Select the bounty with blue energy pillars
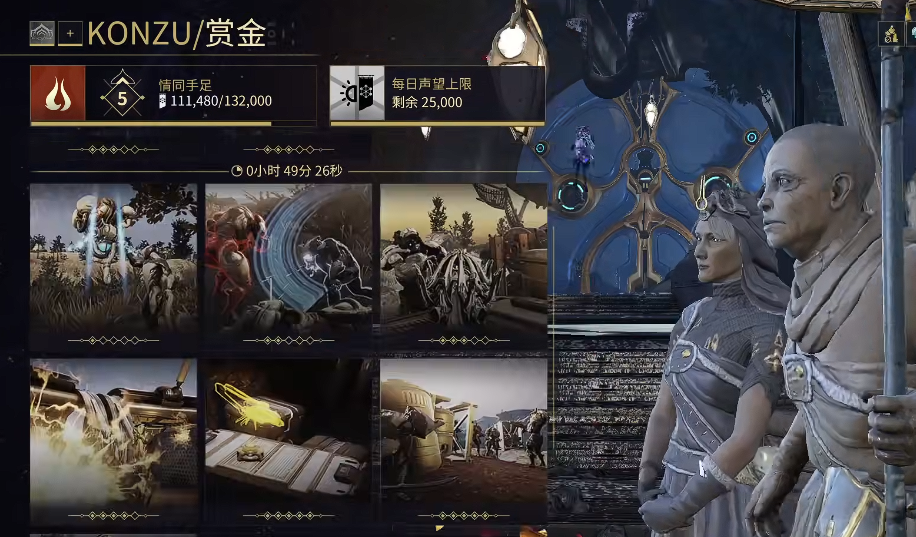Image resolution: width=916 pixels, height=537 pixels. pyautogui.click(x=114, y=264)
